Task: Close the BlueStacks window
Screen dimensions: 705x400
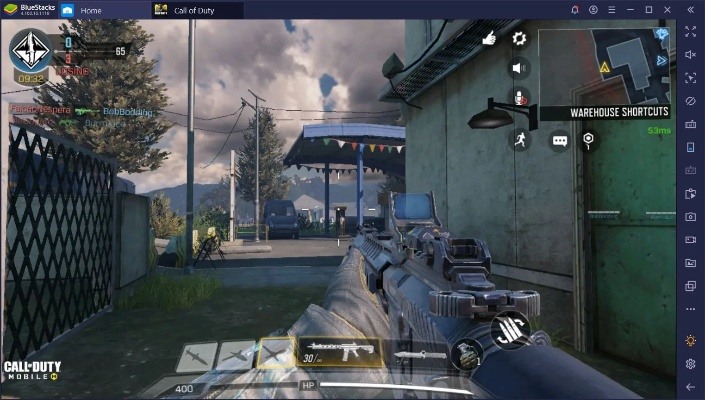Action: coord(668,10)
